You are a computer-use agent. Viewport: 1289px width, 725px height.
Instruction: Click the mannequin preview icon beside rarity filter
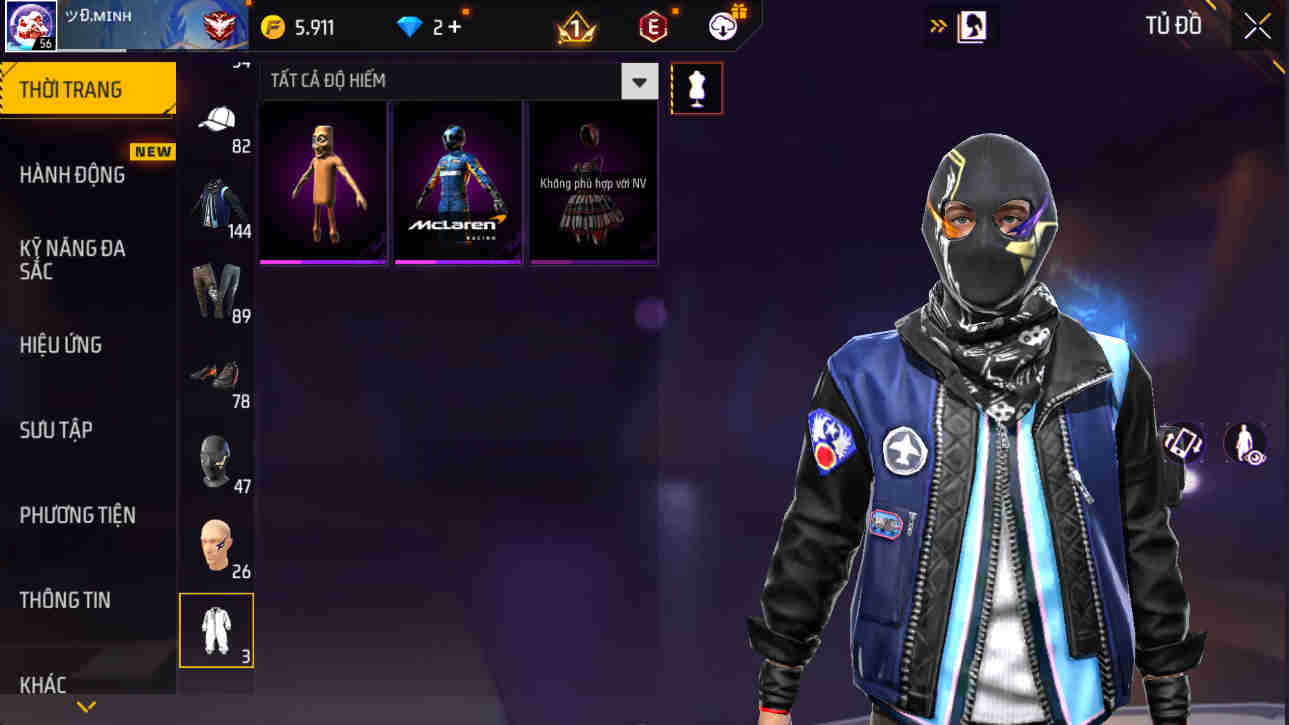[696, 88]
